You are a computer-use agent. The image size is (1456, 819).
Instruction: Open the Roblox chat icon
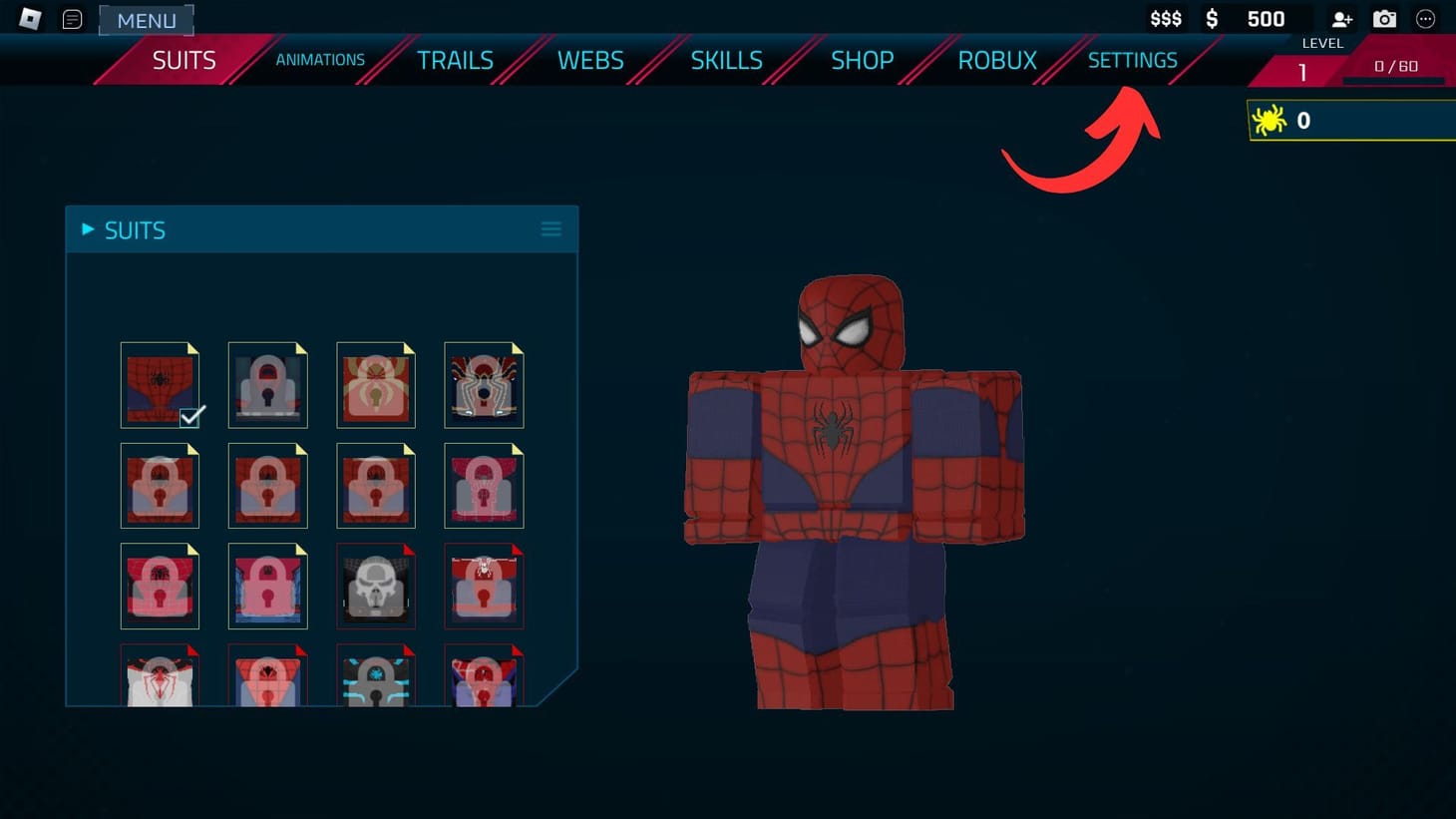click(x=72, y=18)
